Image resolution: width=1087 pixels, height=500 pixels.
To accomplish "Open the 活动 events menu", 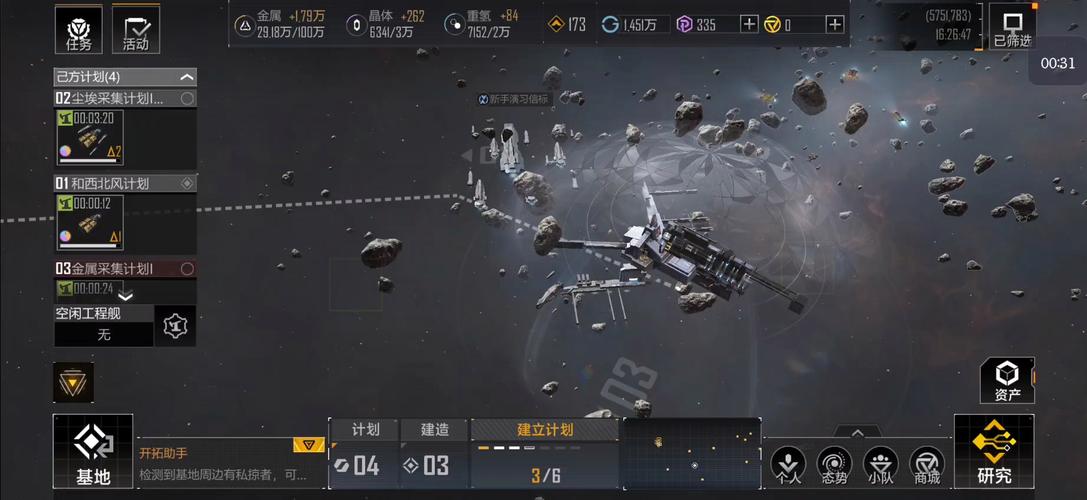I will [135, 30].
